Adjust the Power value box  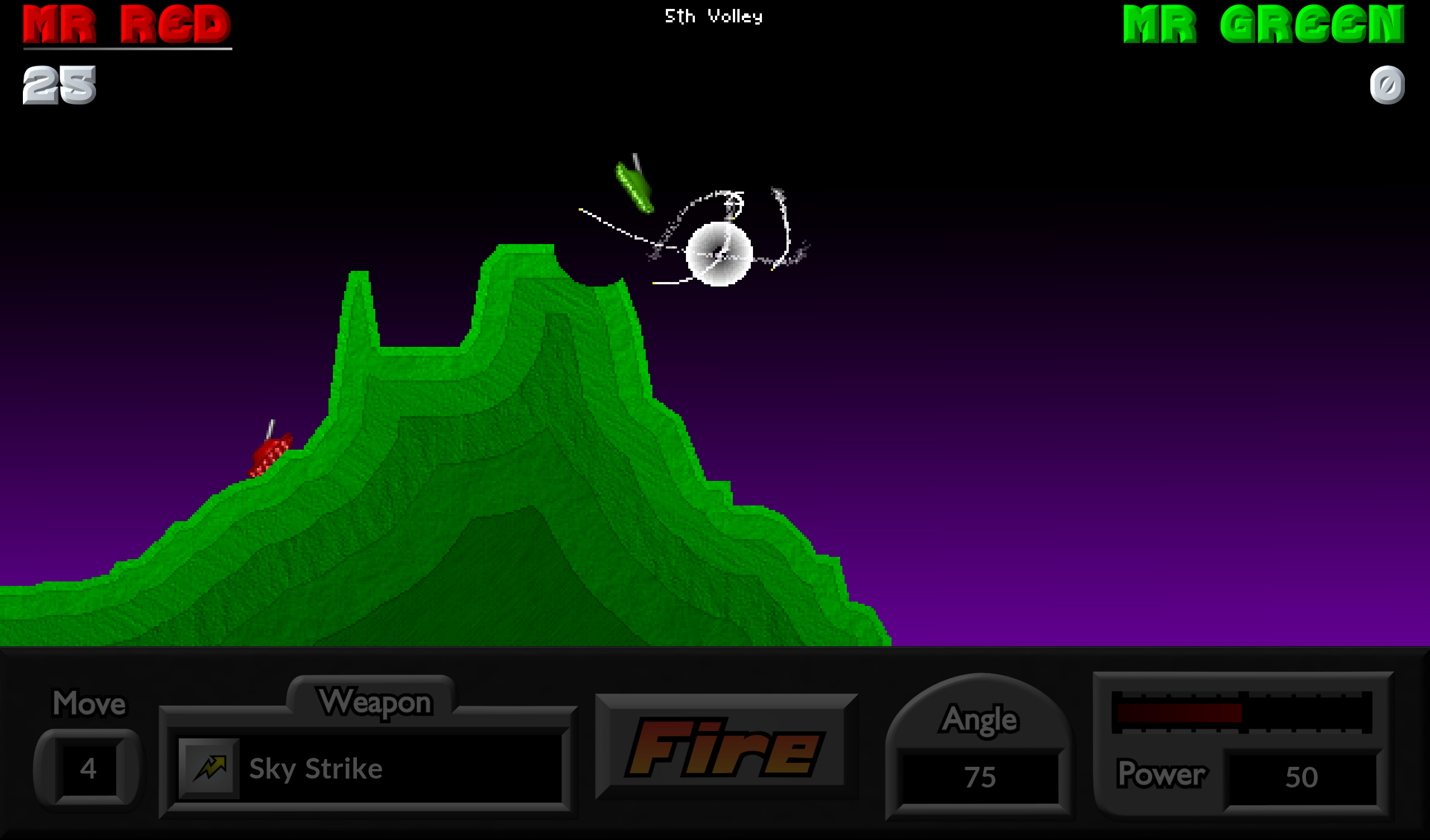[1300, 776]
